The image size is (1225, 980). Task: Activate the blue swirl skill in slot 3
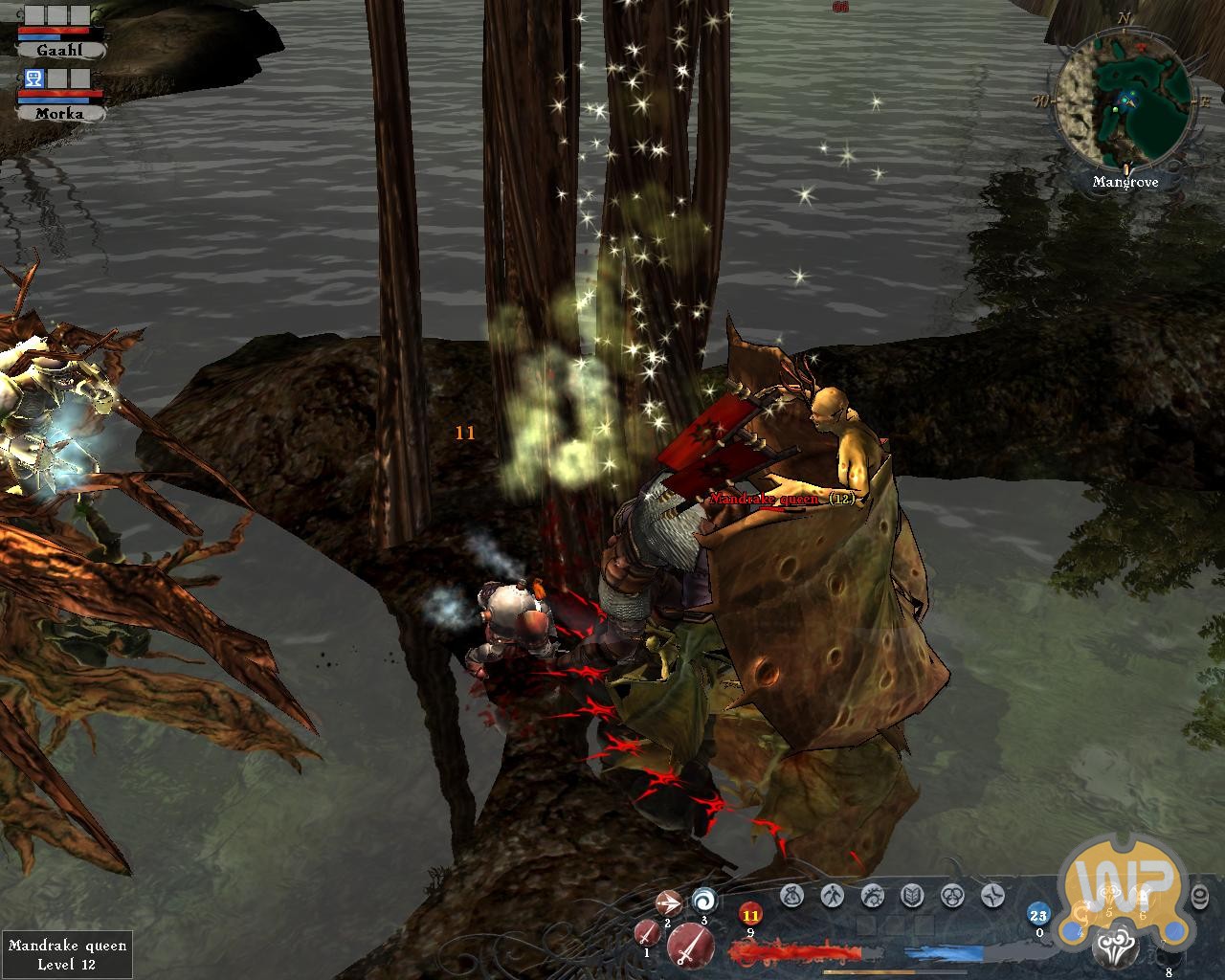pos(703,900)
